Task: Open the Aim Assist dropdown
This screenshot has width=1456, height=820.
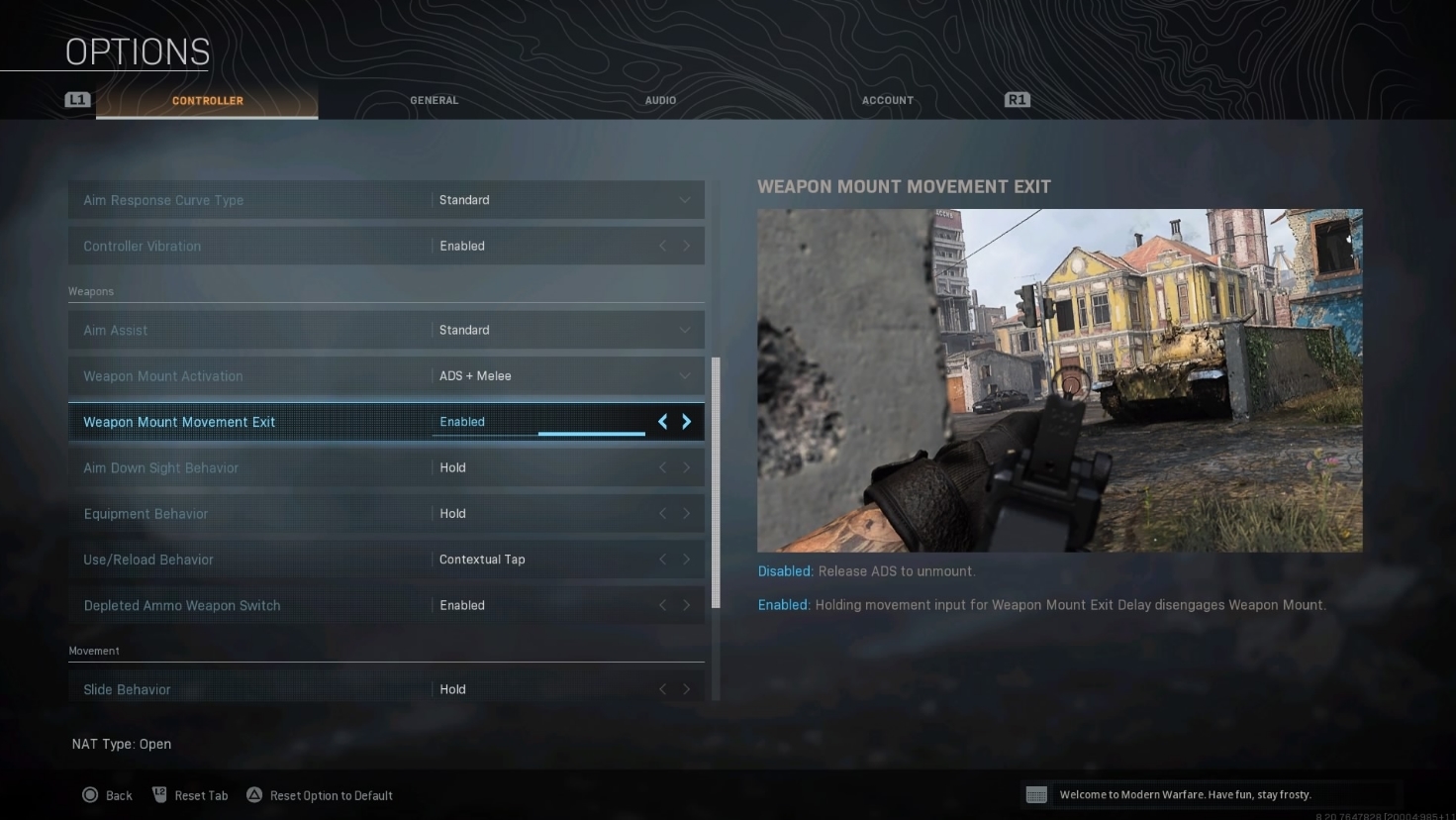Action: click(x=684, y=330)
